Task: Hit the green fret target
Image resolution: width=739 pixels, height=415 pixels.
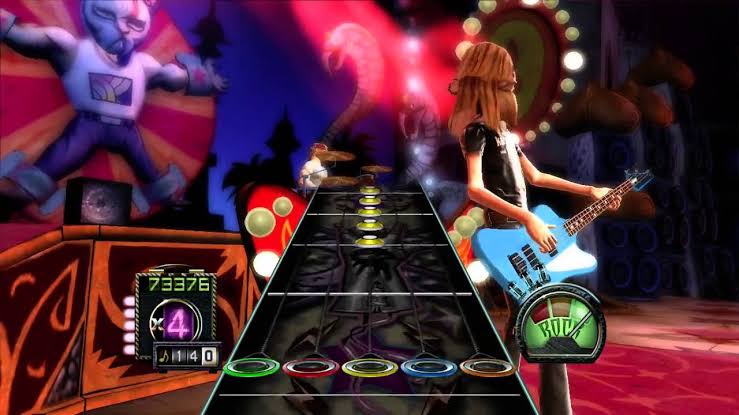Action: click(x=250, y=367)
